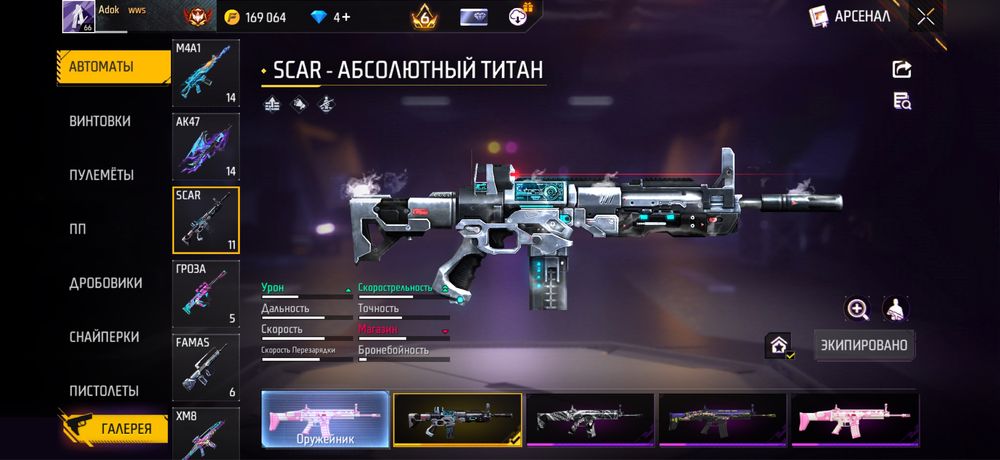
Task: Select the M4A1 weapon tile
Action: [206, 73]
